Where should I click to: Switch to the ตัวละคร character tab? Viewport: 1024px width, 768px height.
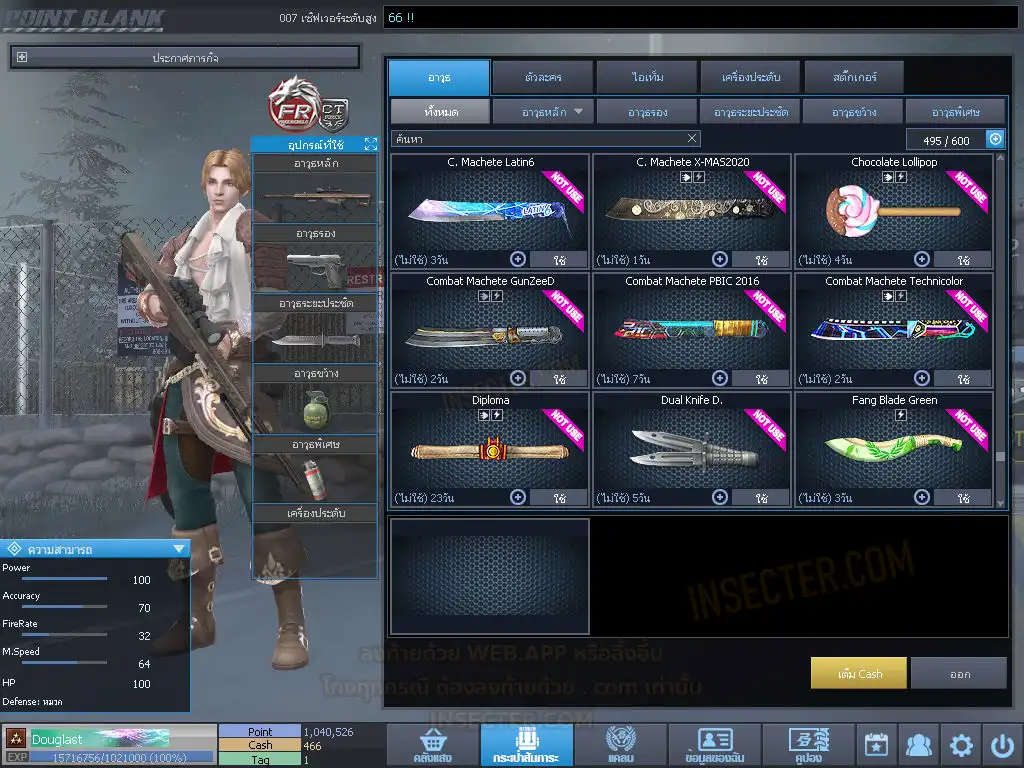(541, 77)
